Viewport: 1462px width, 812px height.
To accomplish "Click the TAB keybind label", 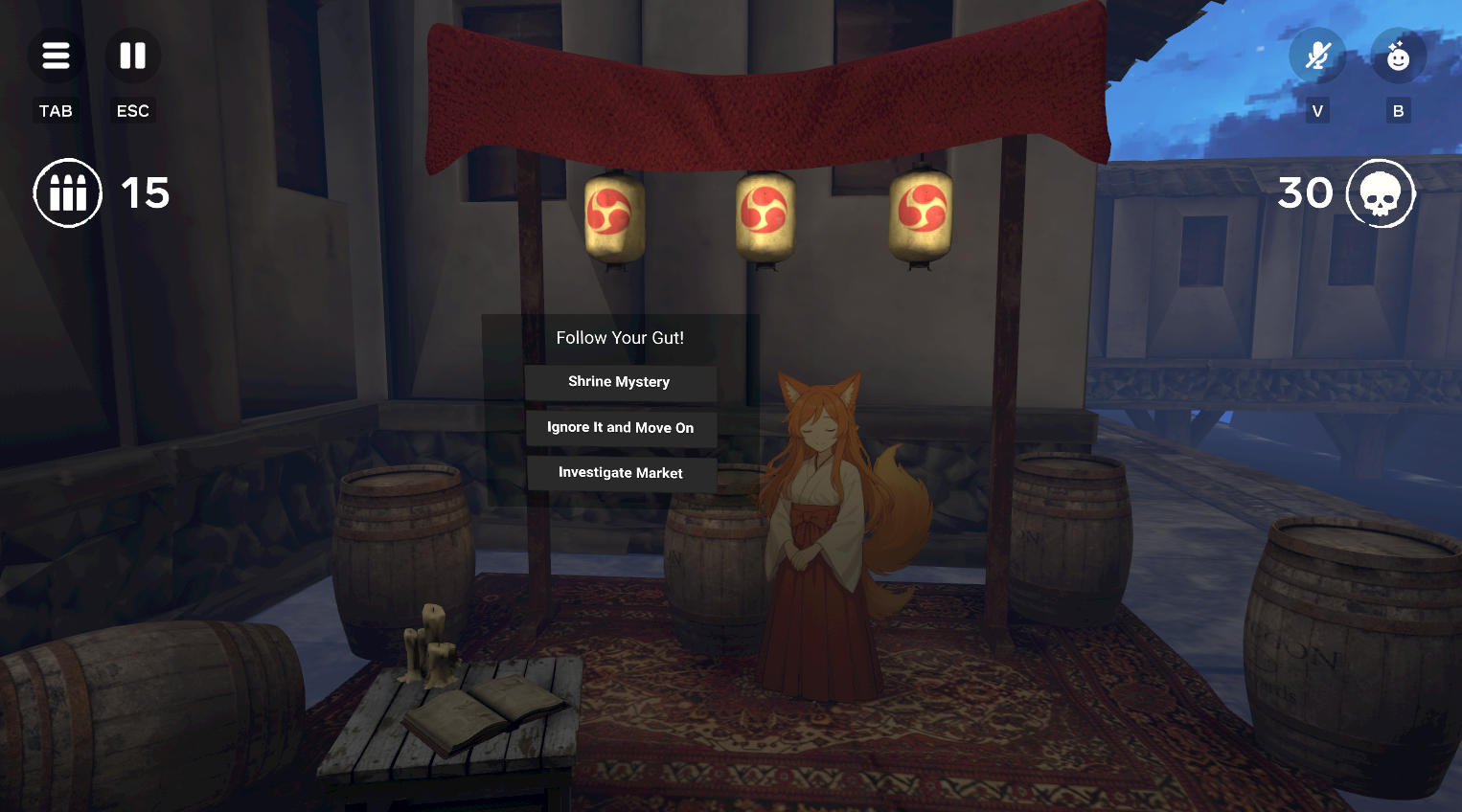I will (x=56, y=110).
